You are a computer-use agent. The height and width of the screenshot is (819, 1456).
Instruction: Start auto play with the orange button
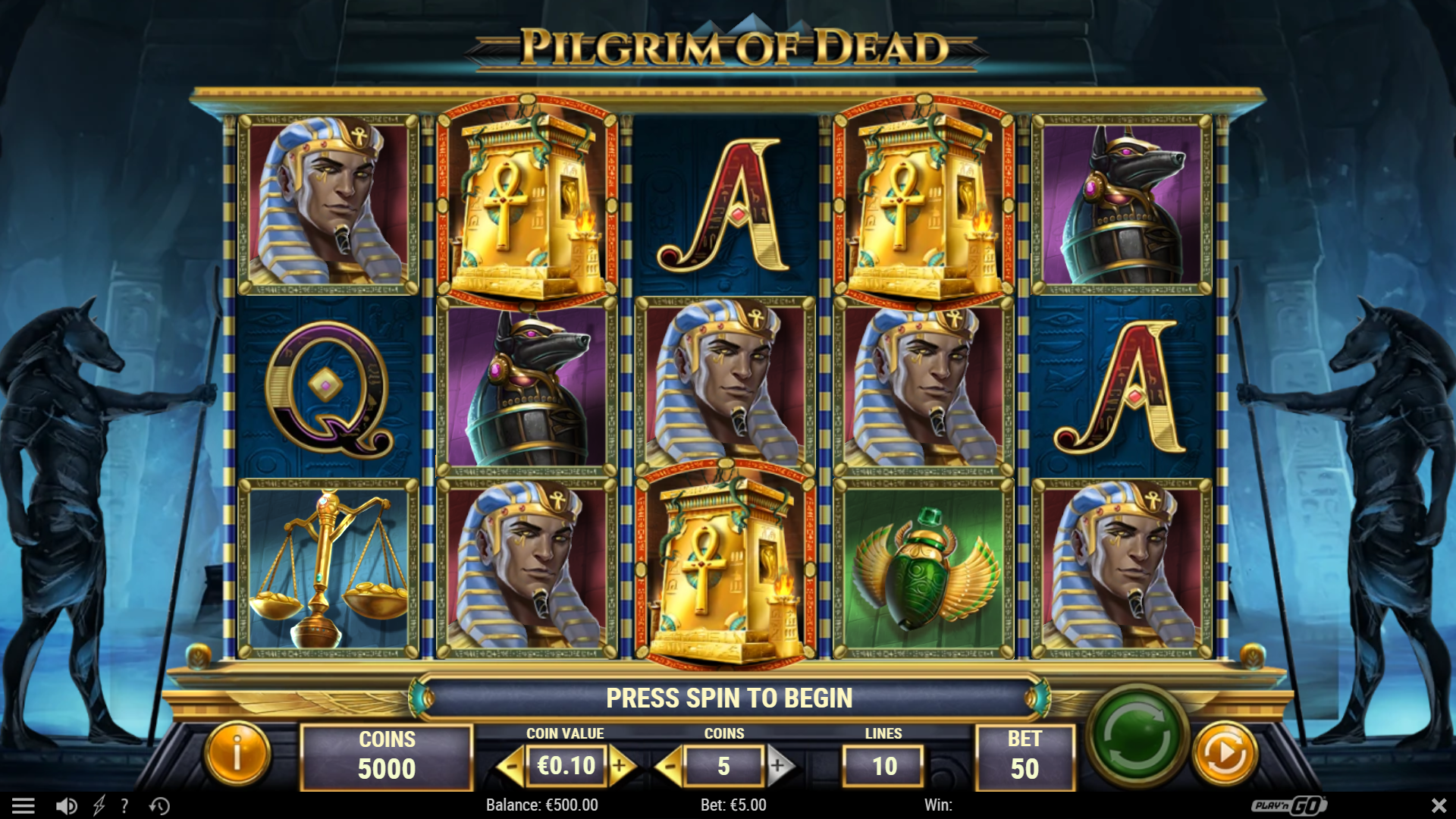[x=1225, y=755]
